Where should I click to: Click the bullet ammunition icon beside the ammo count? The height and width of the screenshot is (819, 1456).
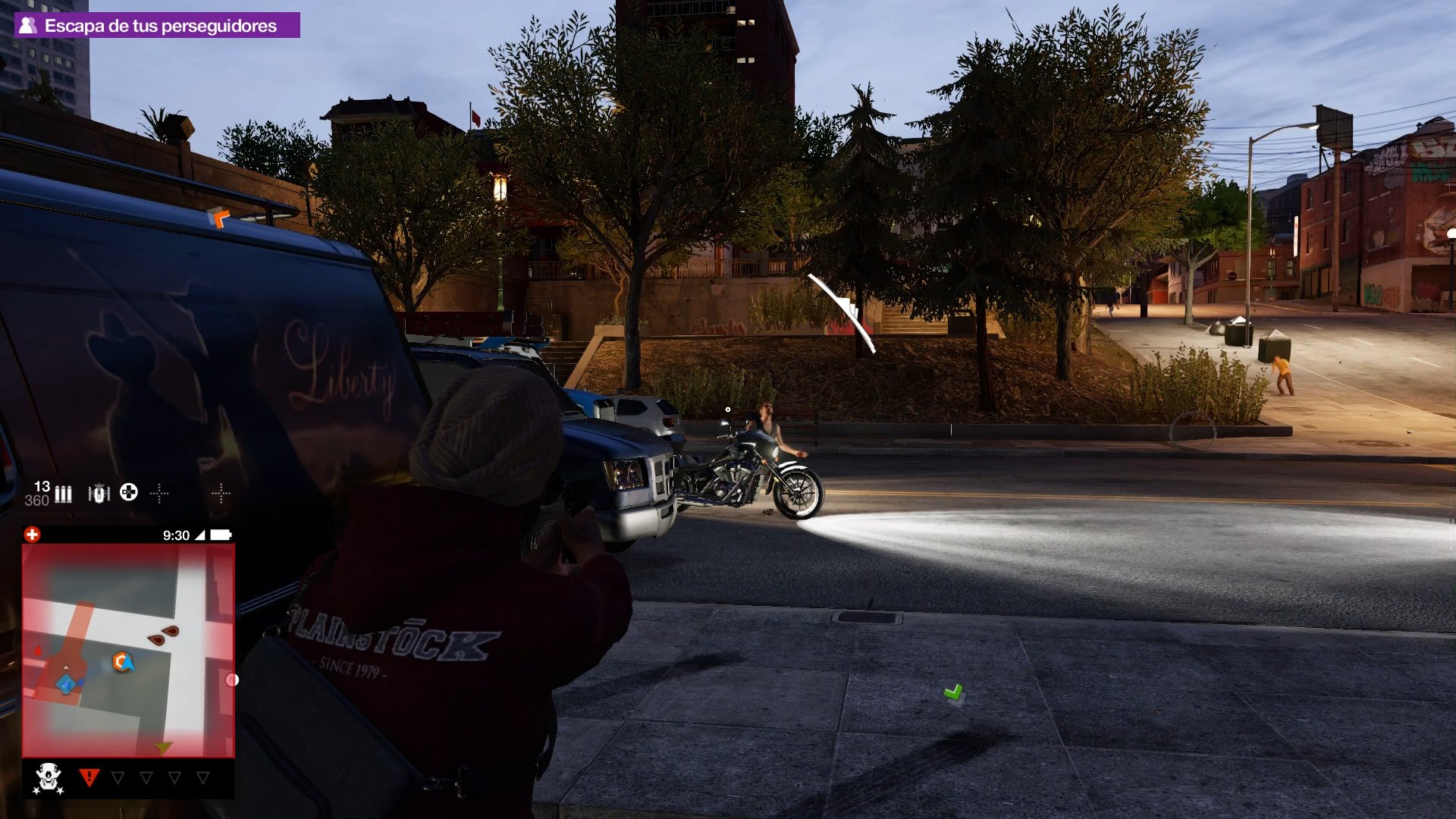click(x=64, y=493)
